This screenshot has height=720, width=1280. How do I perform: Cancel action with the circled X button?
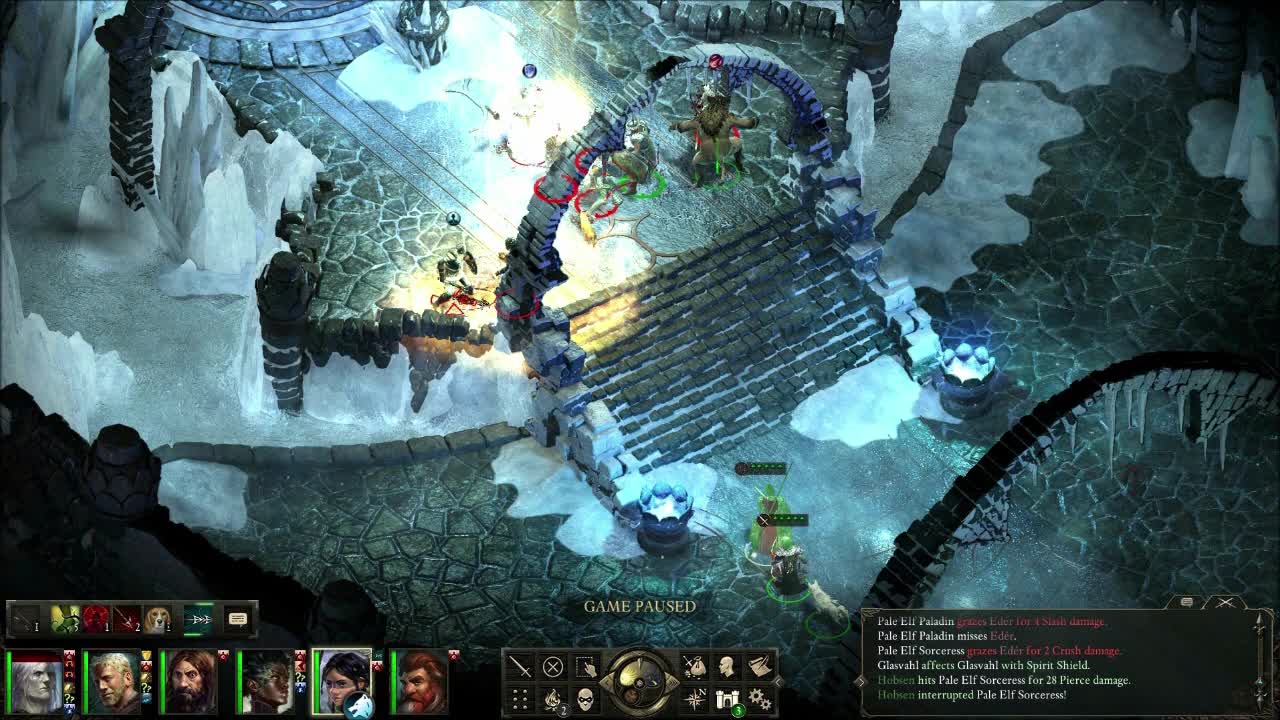point(552,666)
